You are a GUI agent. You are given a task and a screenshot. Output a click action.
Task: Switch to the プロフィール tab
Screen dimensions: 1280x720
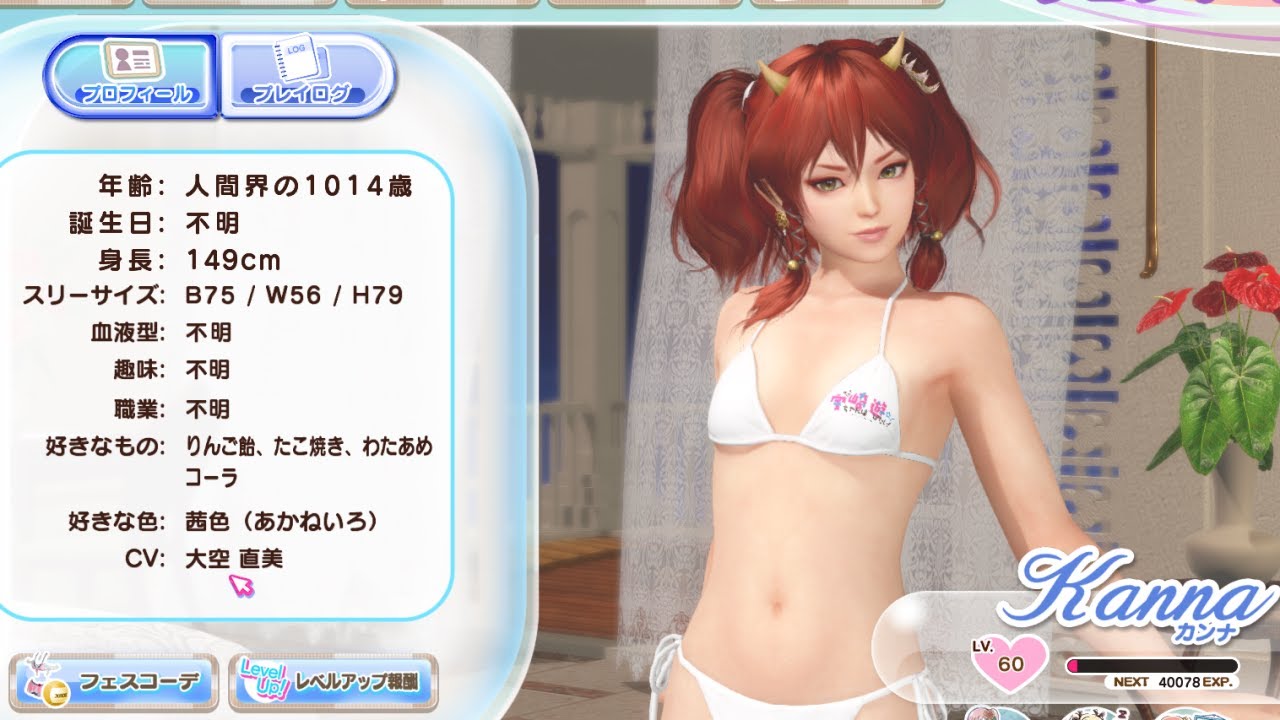pyautogui.click(x=132, y=76)
